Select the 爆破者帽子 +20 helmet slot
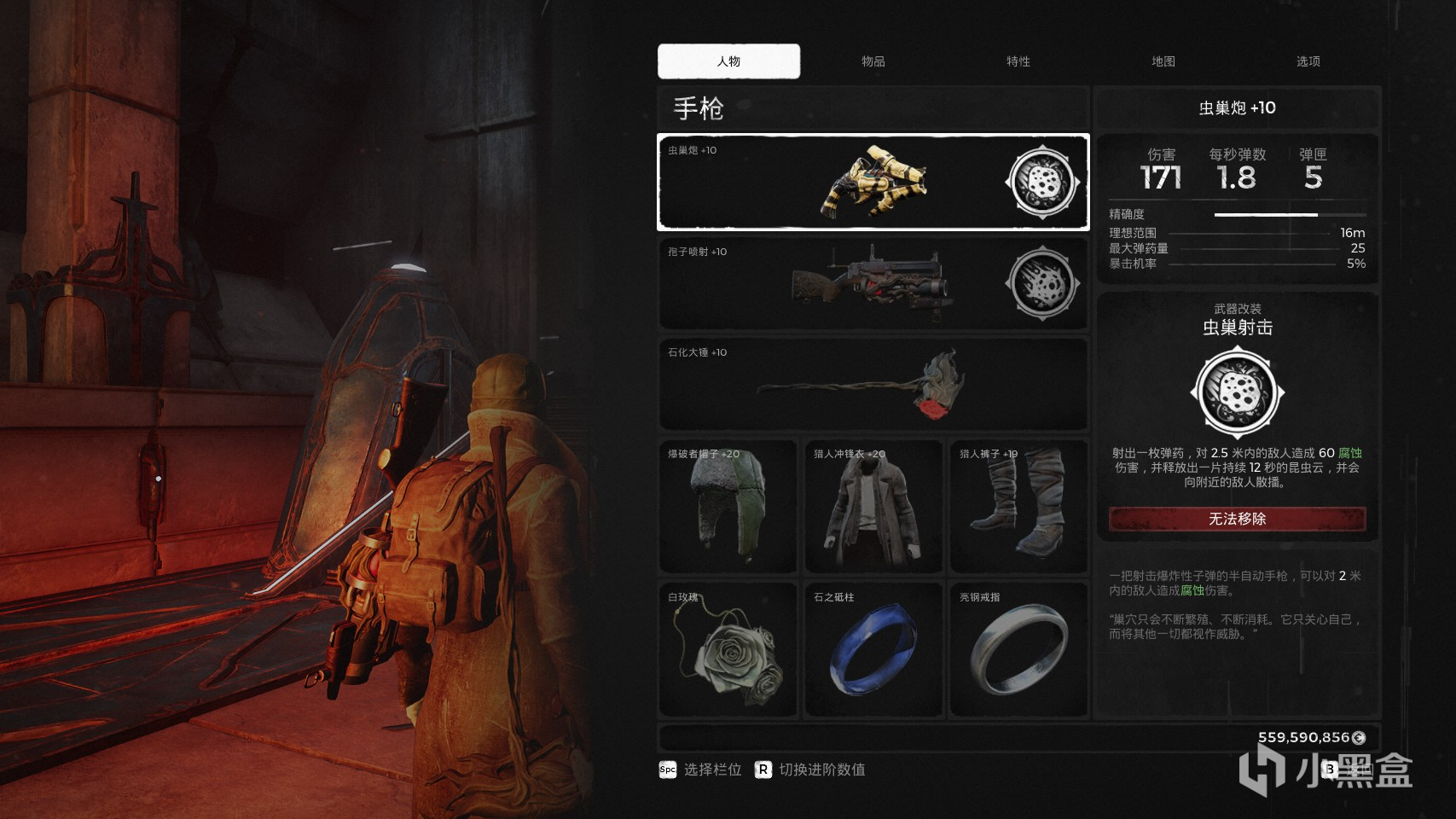The height and width of the screenshot is (819, 1456). point(728,507)
